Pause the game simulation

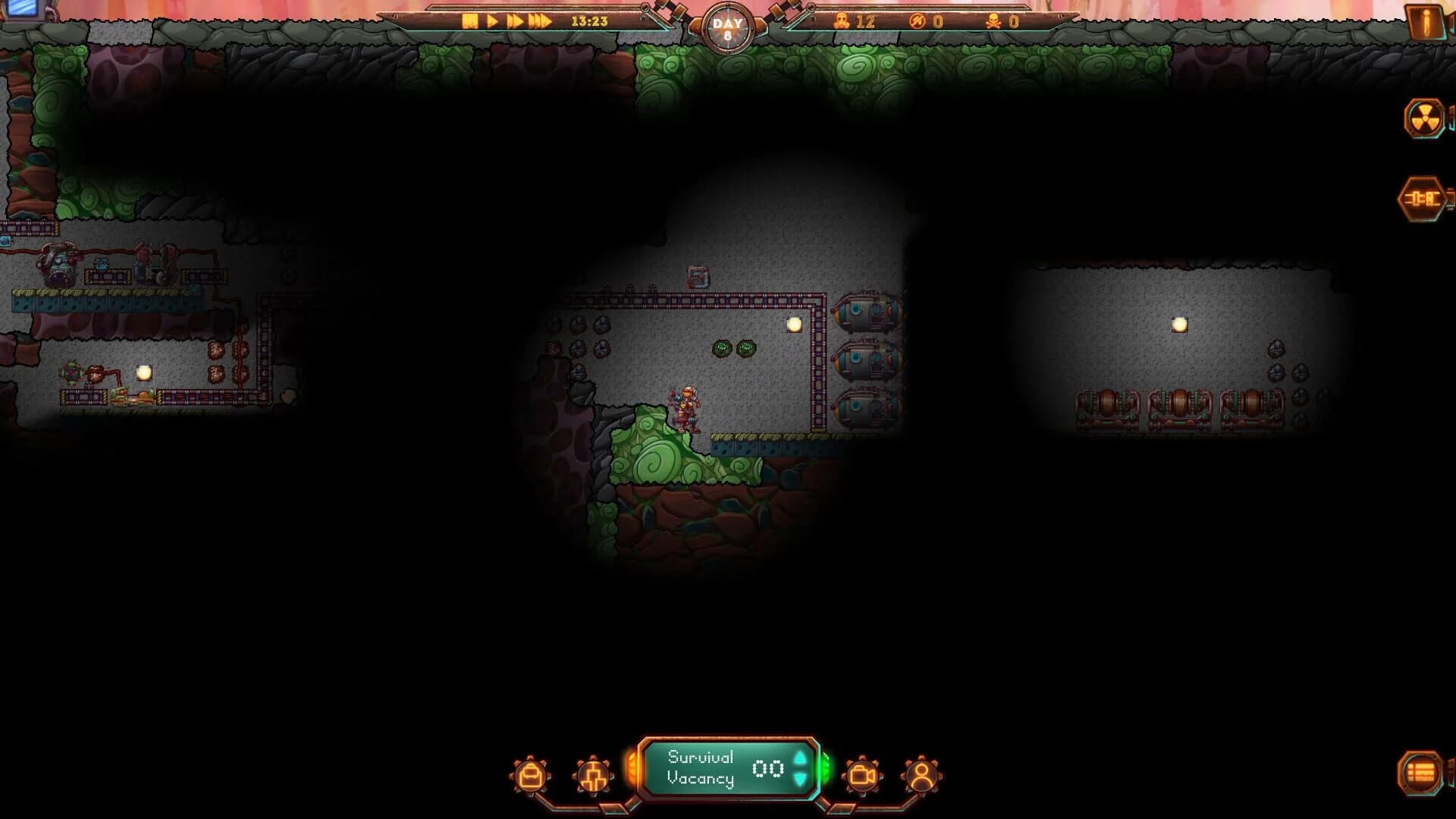pyautogui.click(x=470, y=22)
